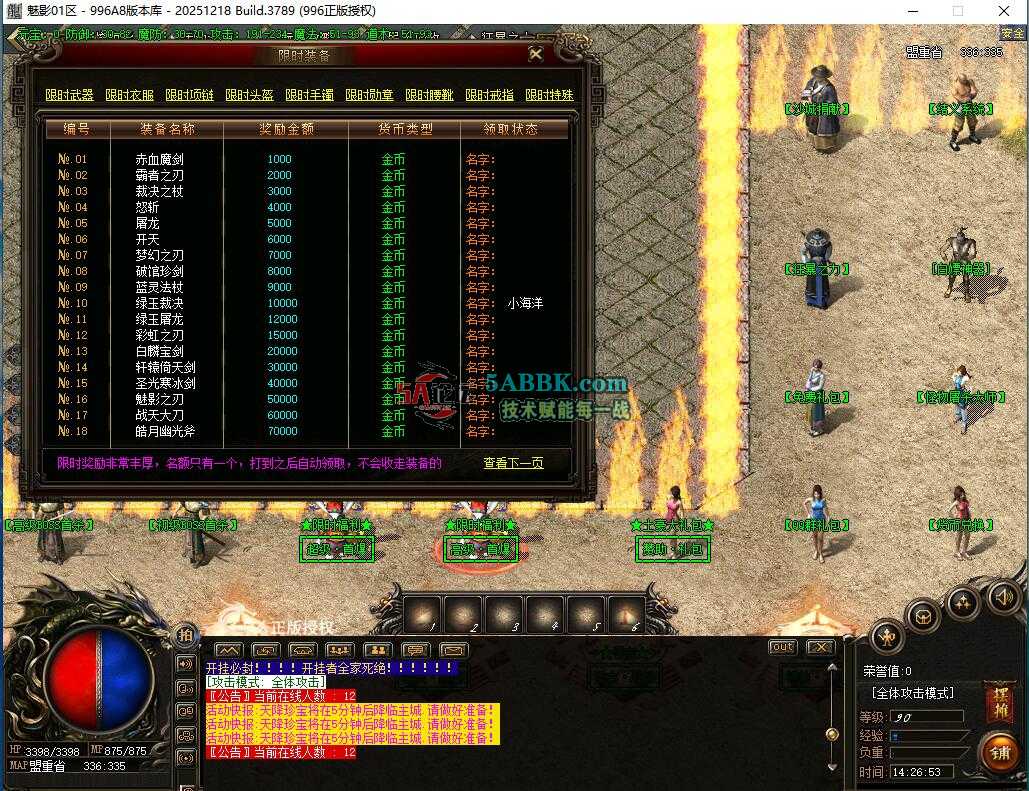Close the 限时装备 panel

tap(536, 55)
